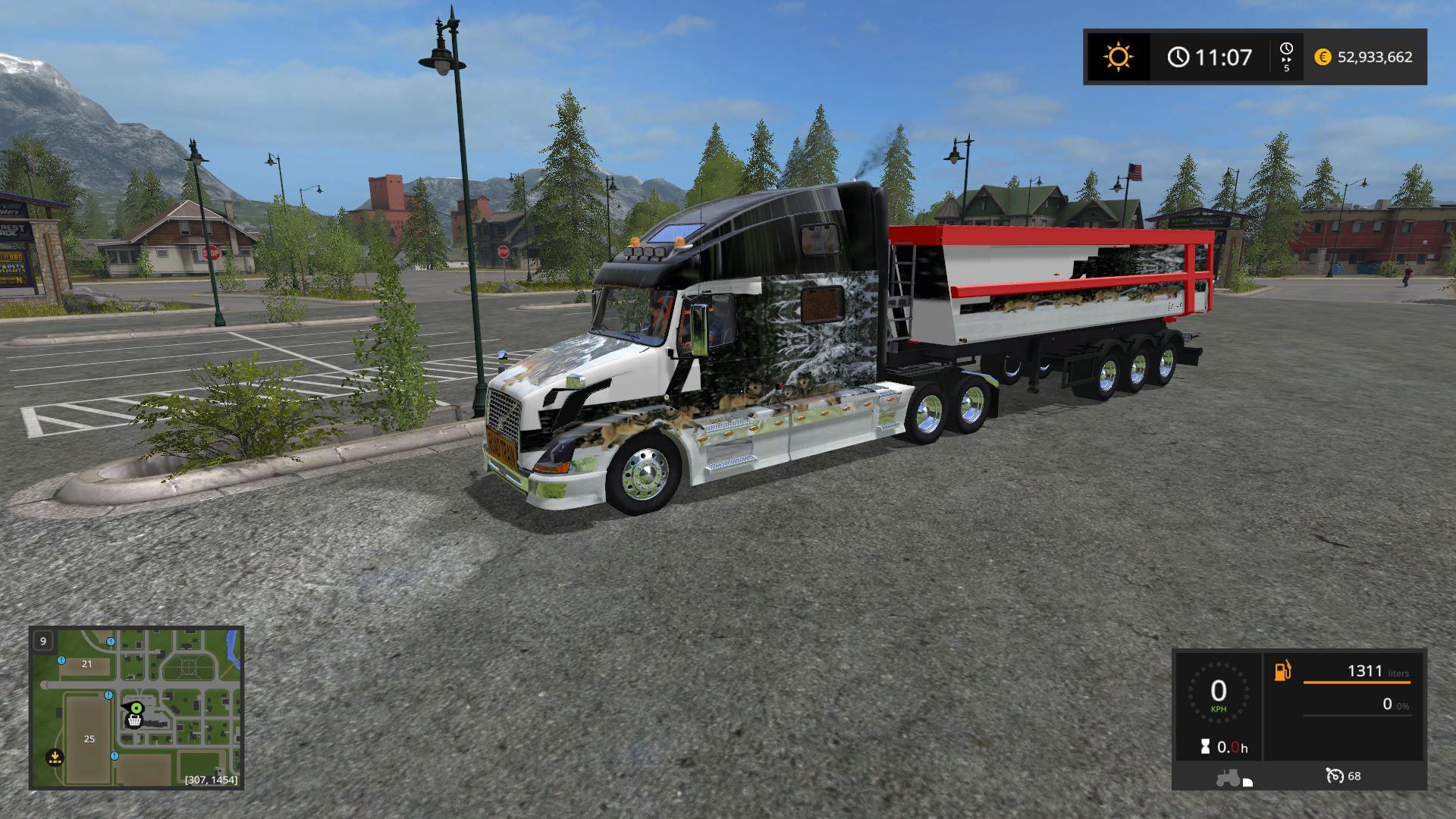Image resolution: width=1456 pixels, height=819 pixels.
Task: Select field 21 on the minimap
Action: pyautogui.click(x=86, y=664)
